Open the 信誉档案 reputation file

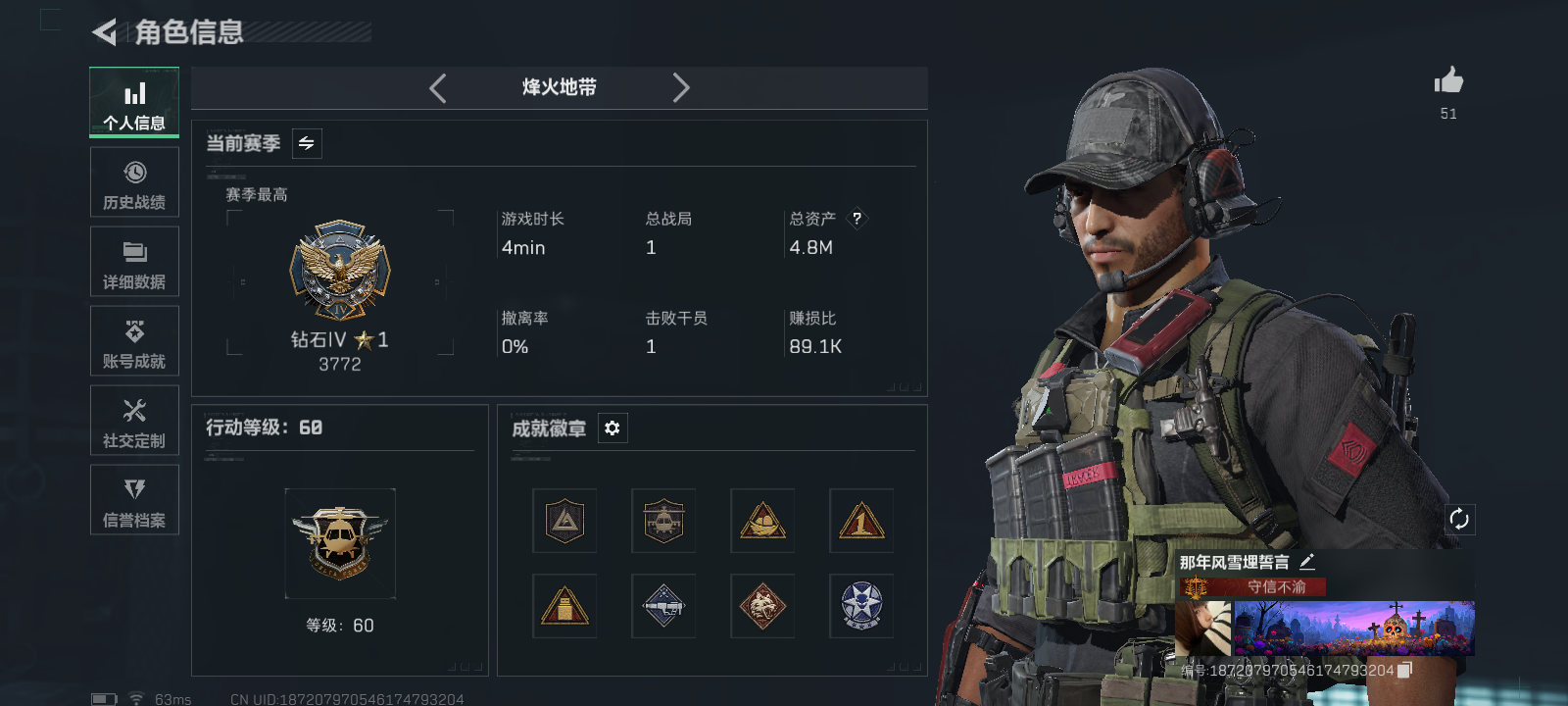pyautogui.click(x=133, y=499)
